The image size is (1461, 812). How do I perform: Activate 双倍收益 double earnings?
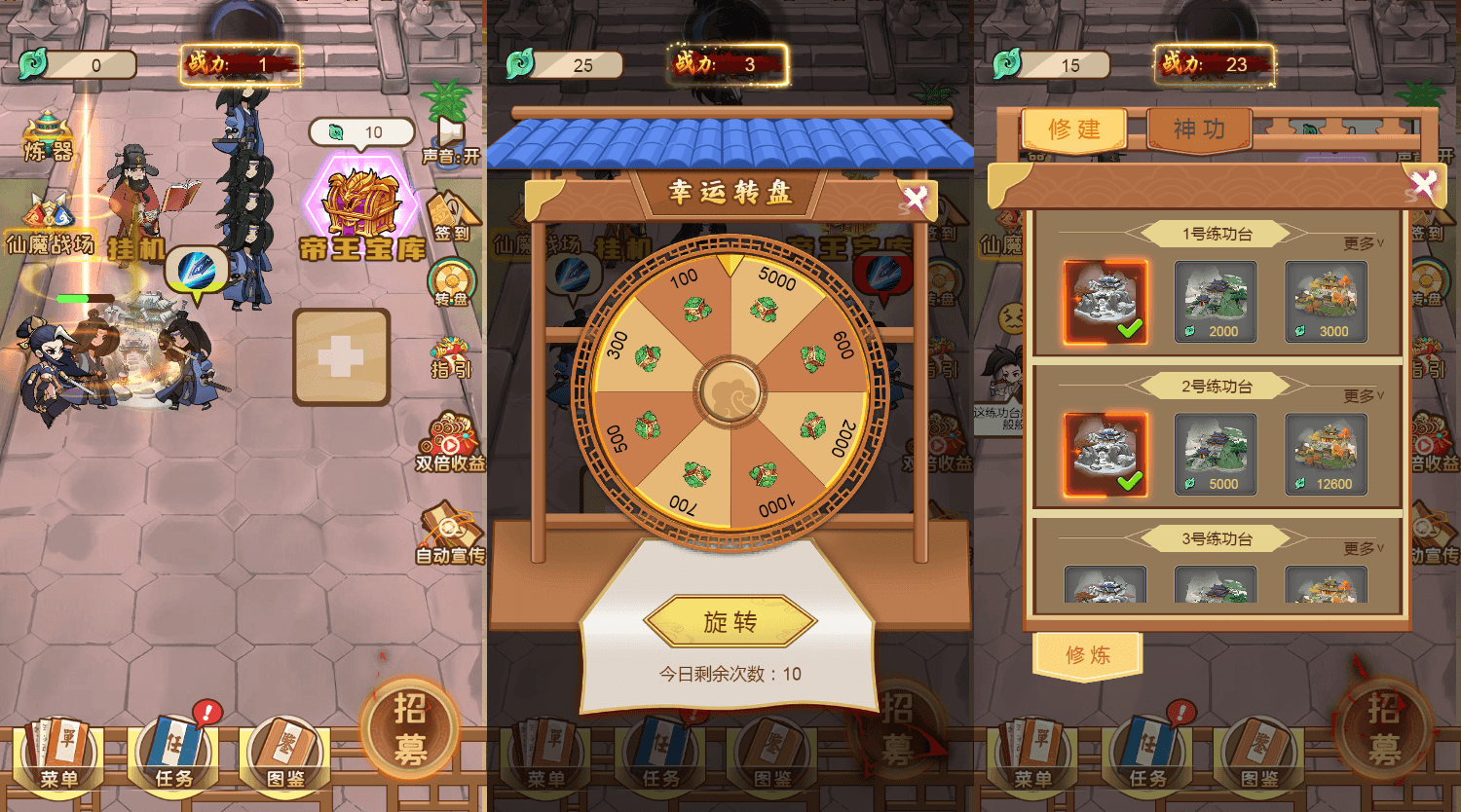click(x=447, y=435)
